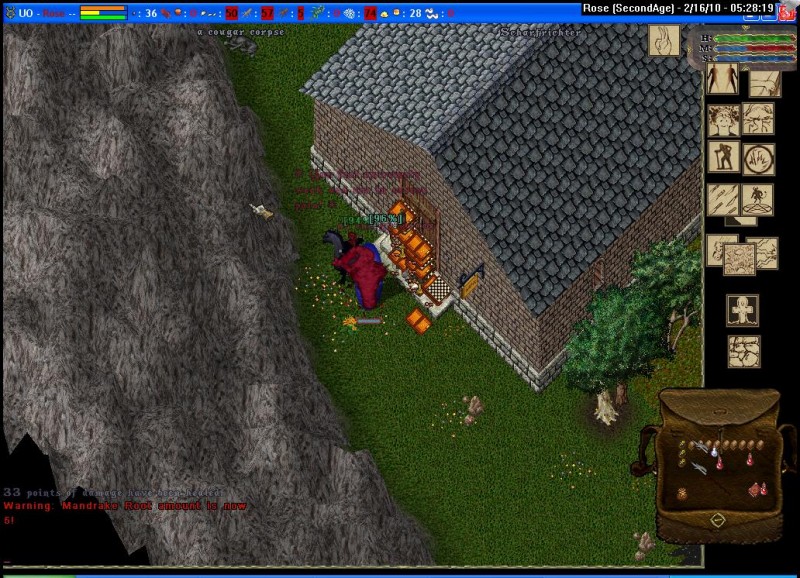This screenshot has width=800, height=578.
Task: Activate the slanted arrows spell icon
Action: coord(723,198)
